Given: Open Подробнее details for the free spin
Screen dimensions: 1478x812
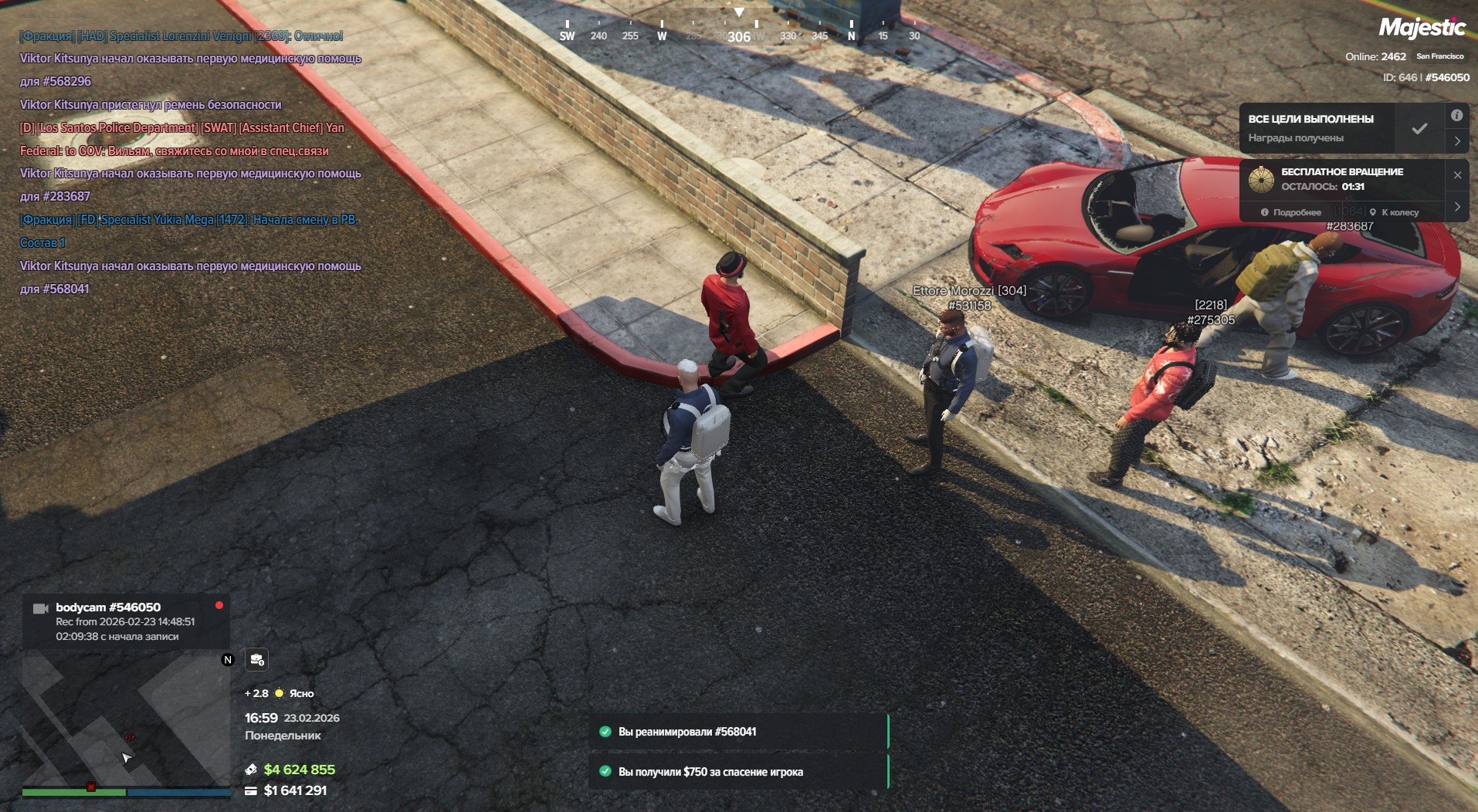Looking at the screenshot, I should point(1291,212).
